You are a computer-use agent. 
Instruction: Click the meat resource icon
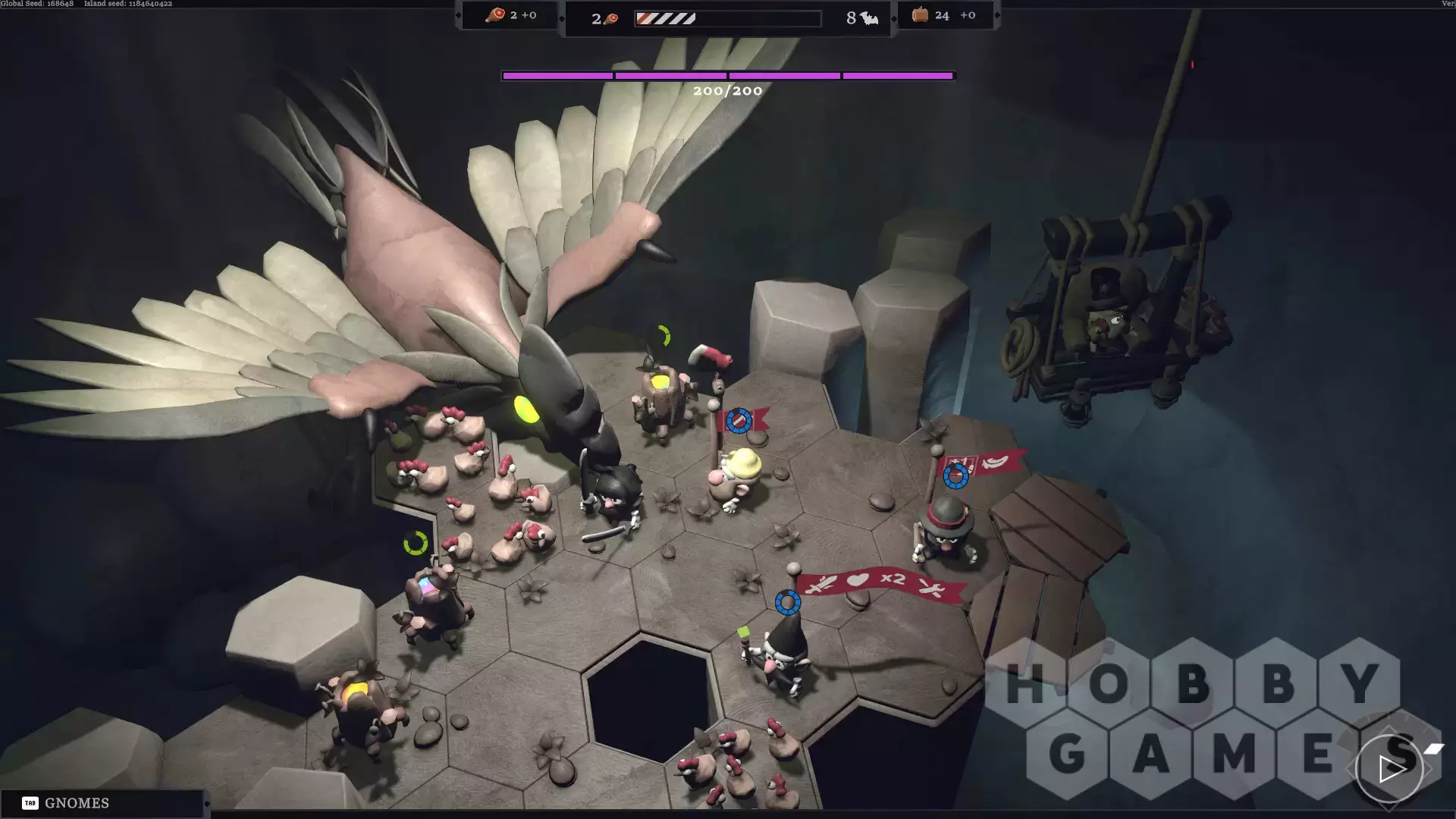point(495,15)
